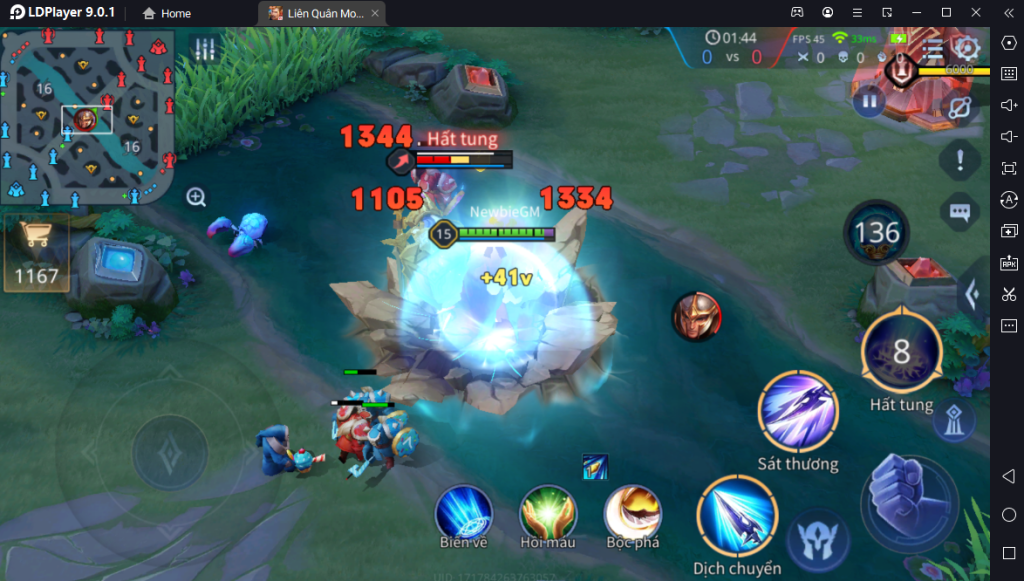Image resolution: width=1024 pixels, height=581 pixels.
Task: Use the Hồi máu heal spell
Action: 548,513
